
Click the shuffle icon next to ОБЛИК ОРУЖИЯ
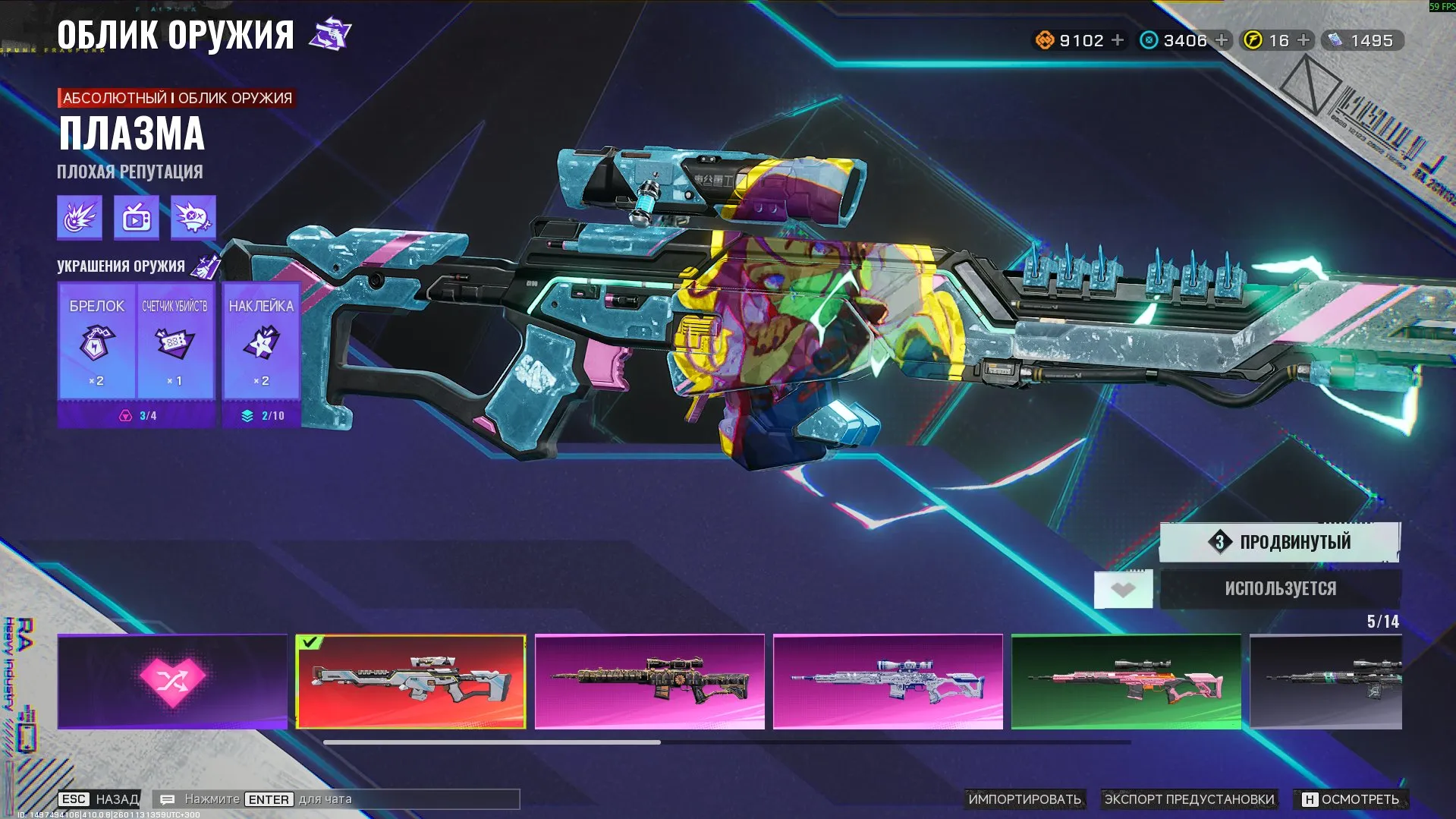[x=332, y=33]
